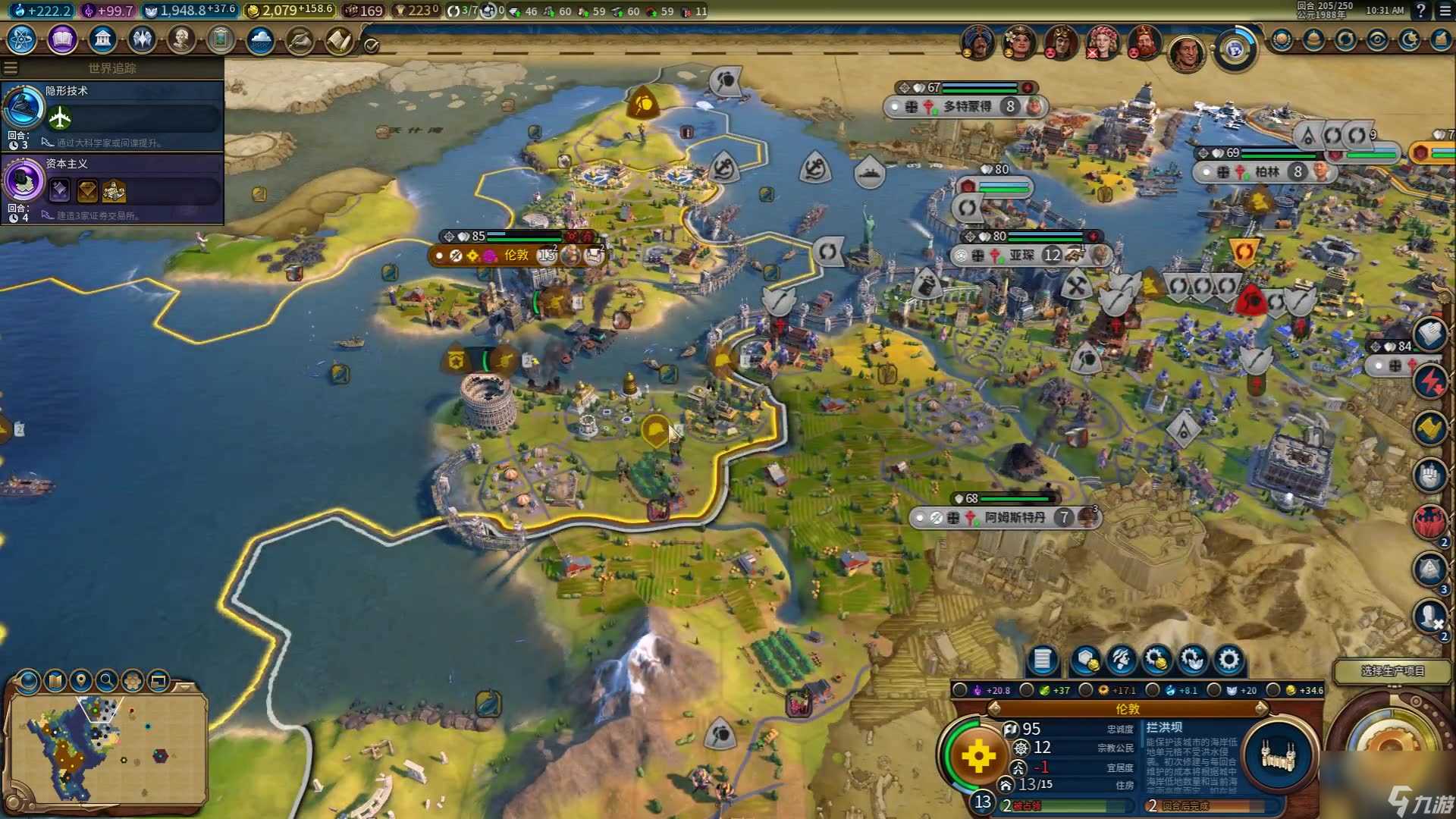
Task: Open the civics tree book icon
Action: point(62,39)
